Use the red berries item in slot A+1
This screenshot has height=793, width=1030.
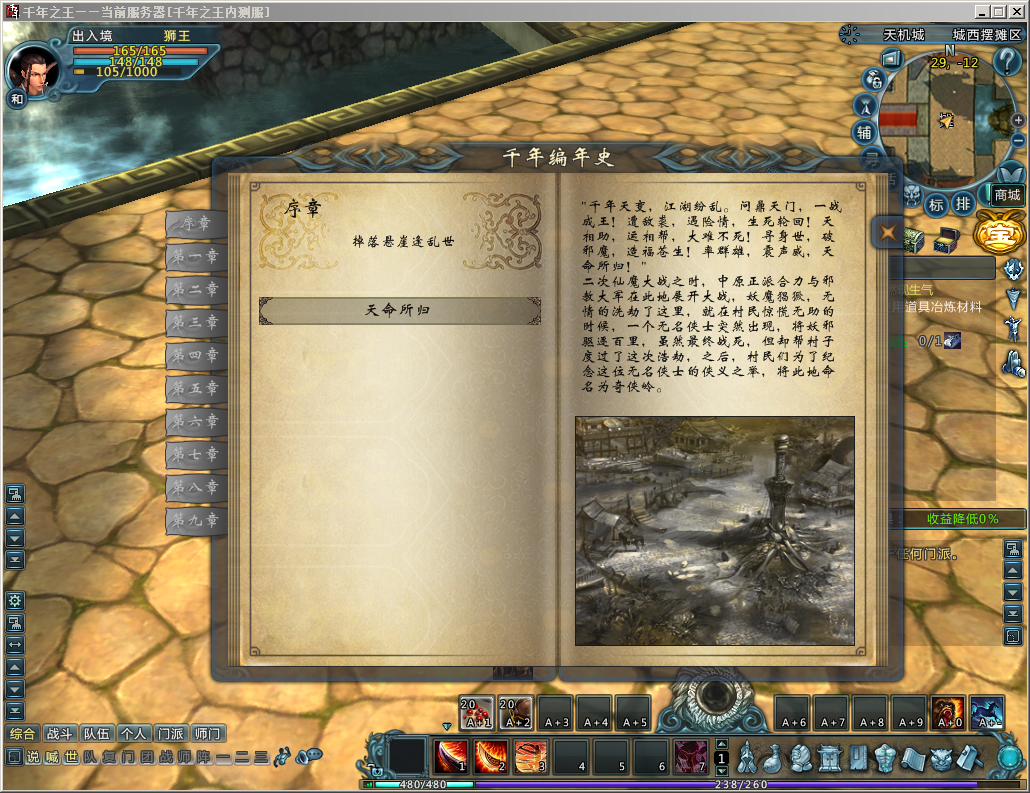pyautogui.click(x=476, y=712)
